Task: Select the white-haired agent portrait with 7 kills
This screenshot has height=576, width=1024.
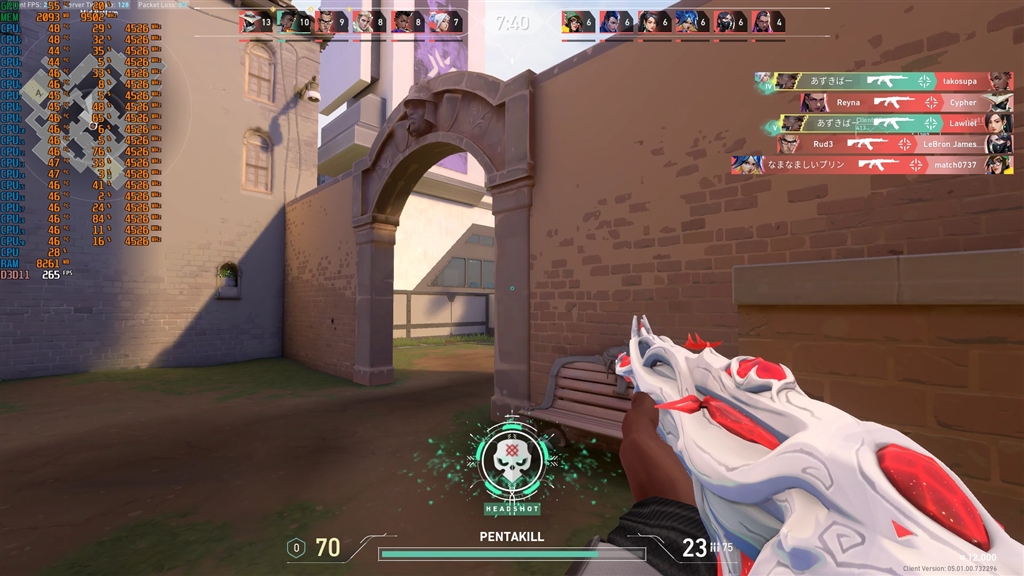Action: point(440,21)
